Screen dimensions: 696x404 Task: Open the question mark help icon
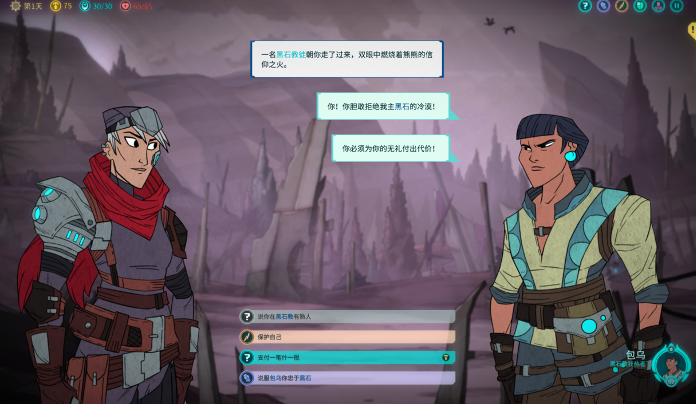pyautogui.click(x=585, y=6)
